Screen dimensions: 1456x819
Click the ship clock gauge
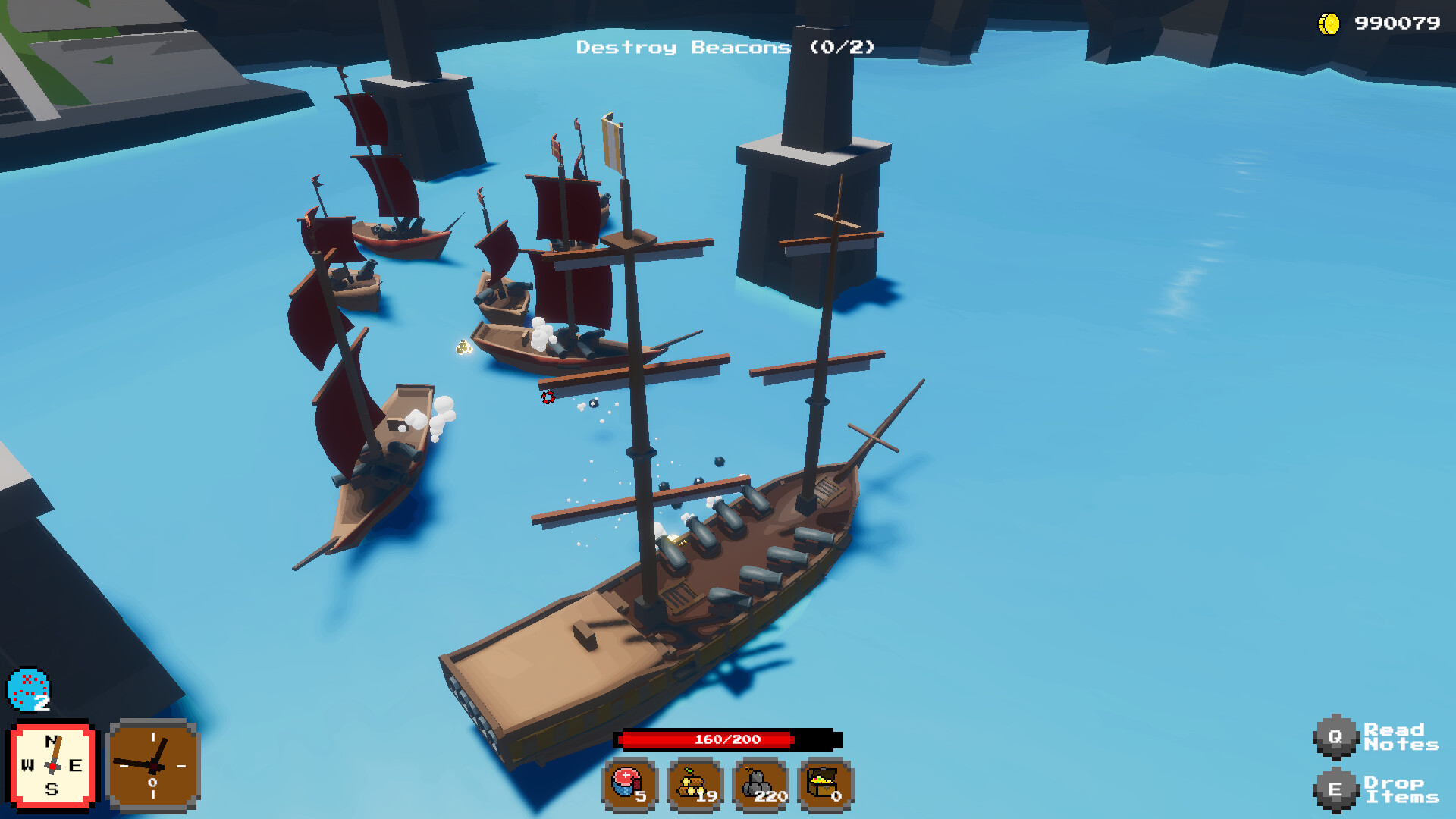(x=152, y=764)
